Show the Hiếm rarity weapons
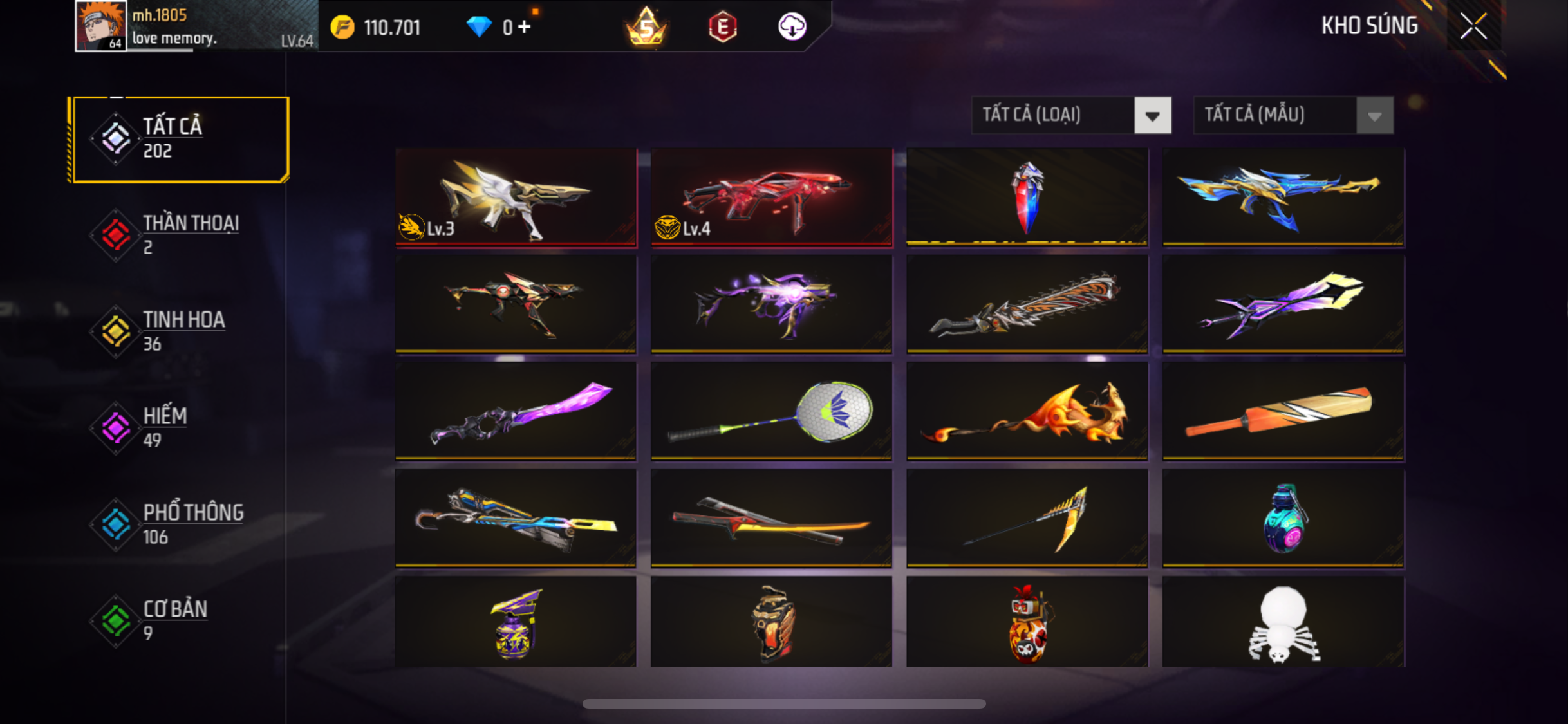 179,428
